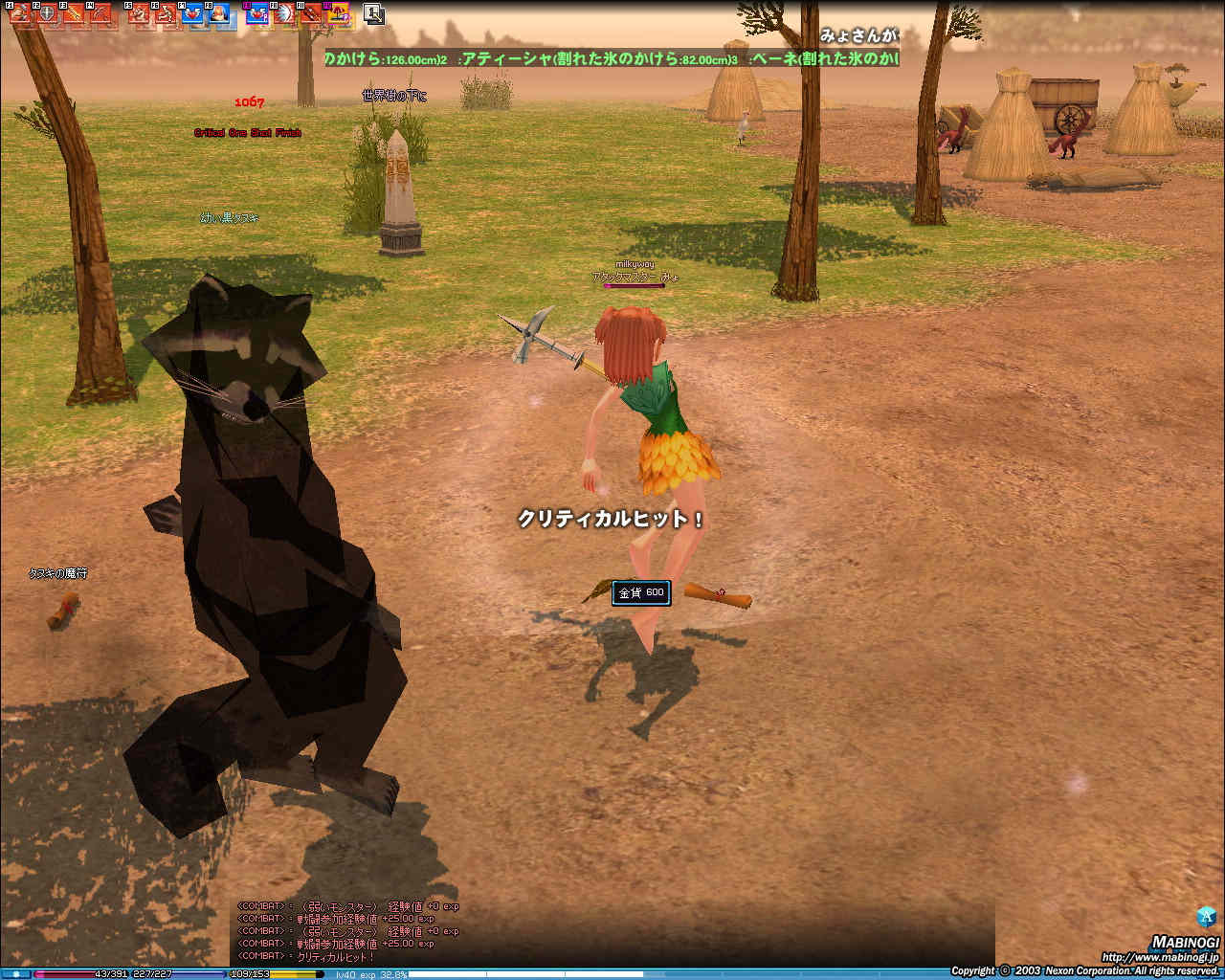This screenshot has height=980, width=1225.
Task: Activate the fist skill in slot F1
Action: point(19,14)
